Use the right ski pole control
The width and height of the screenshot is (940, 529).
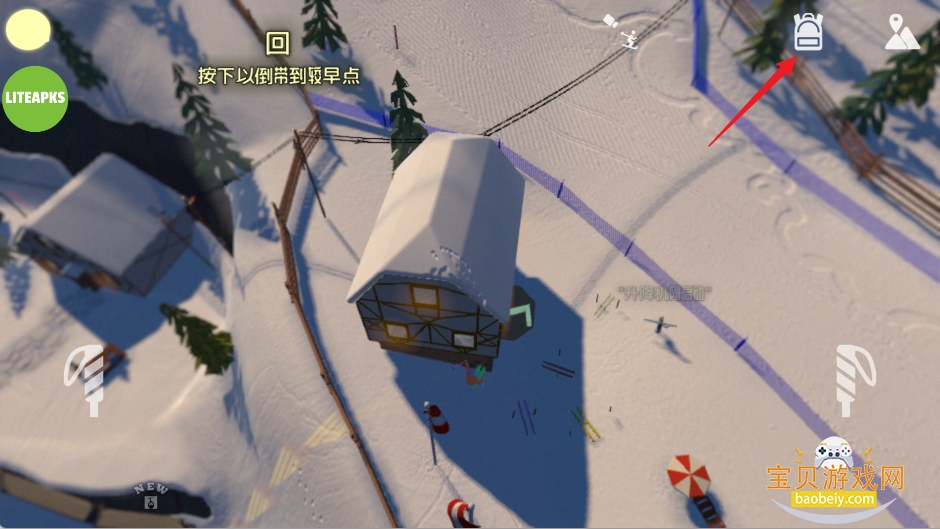[854, 379]
